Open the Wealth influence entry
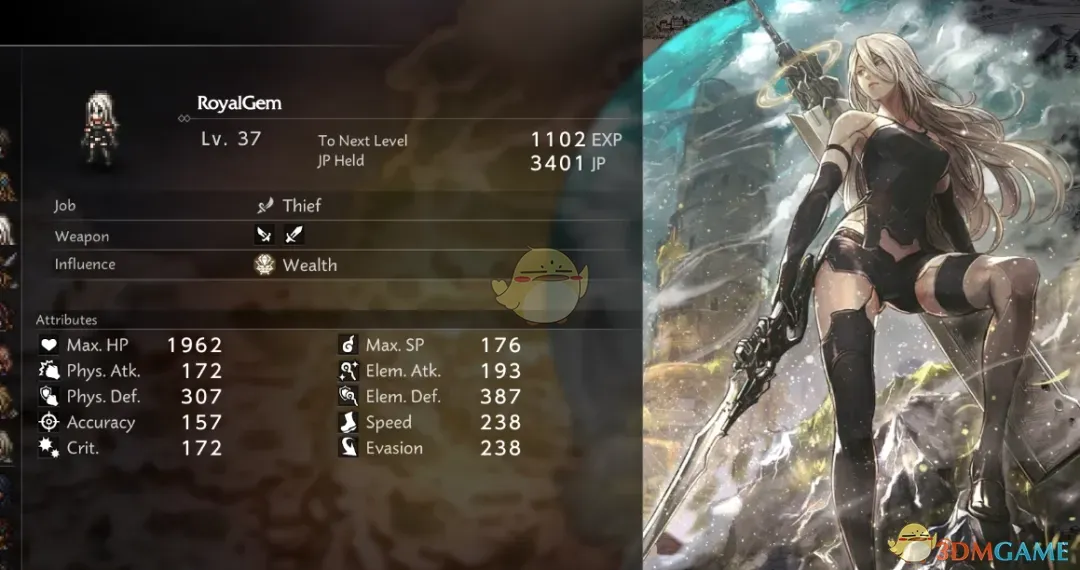Viewport: 1080px width, 570px height. click(x=308, y=265)
